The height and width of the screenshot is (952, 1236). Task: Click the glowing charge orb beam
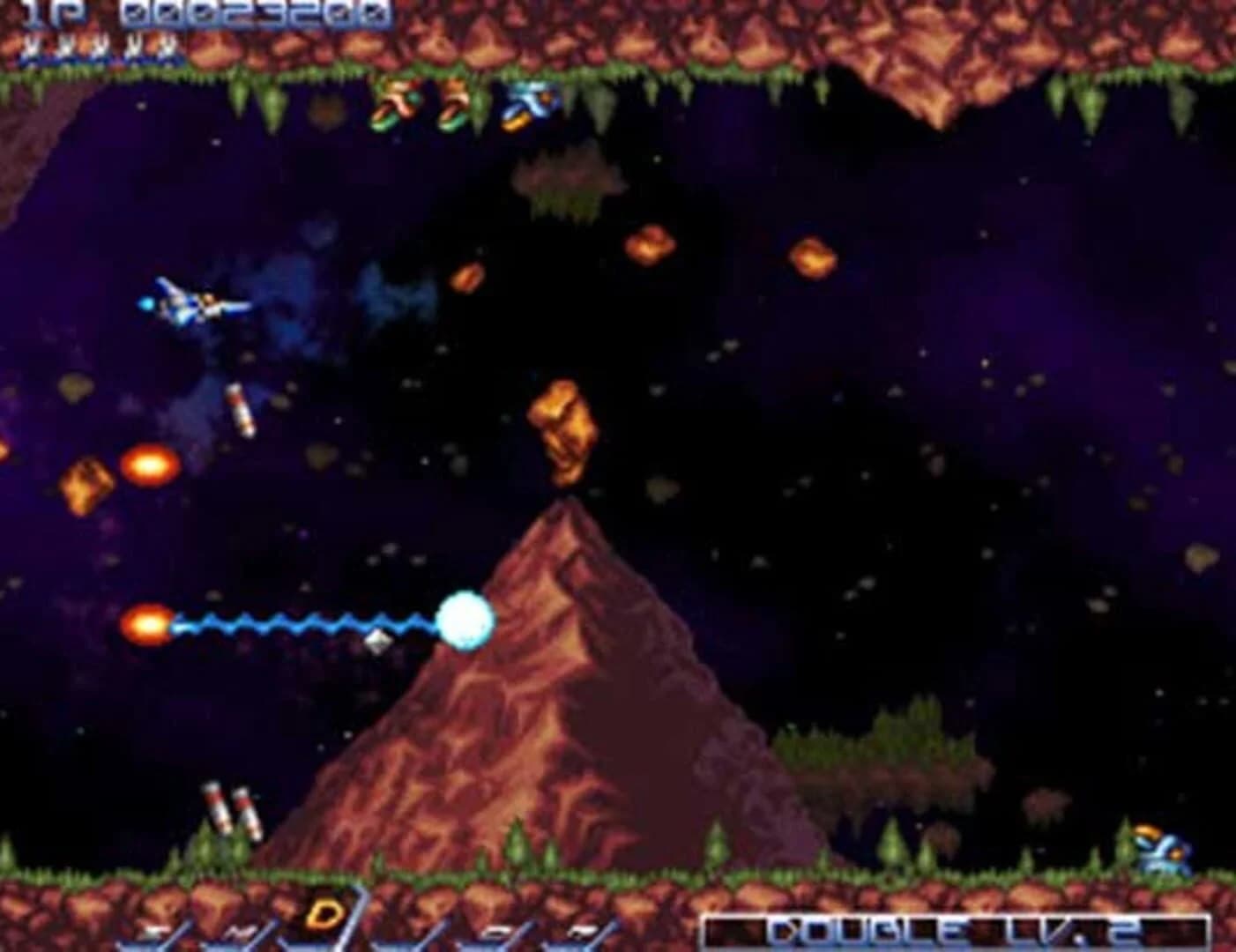coord(465,620)
